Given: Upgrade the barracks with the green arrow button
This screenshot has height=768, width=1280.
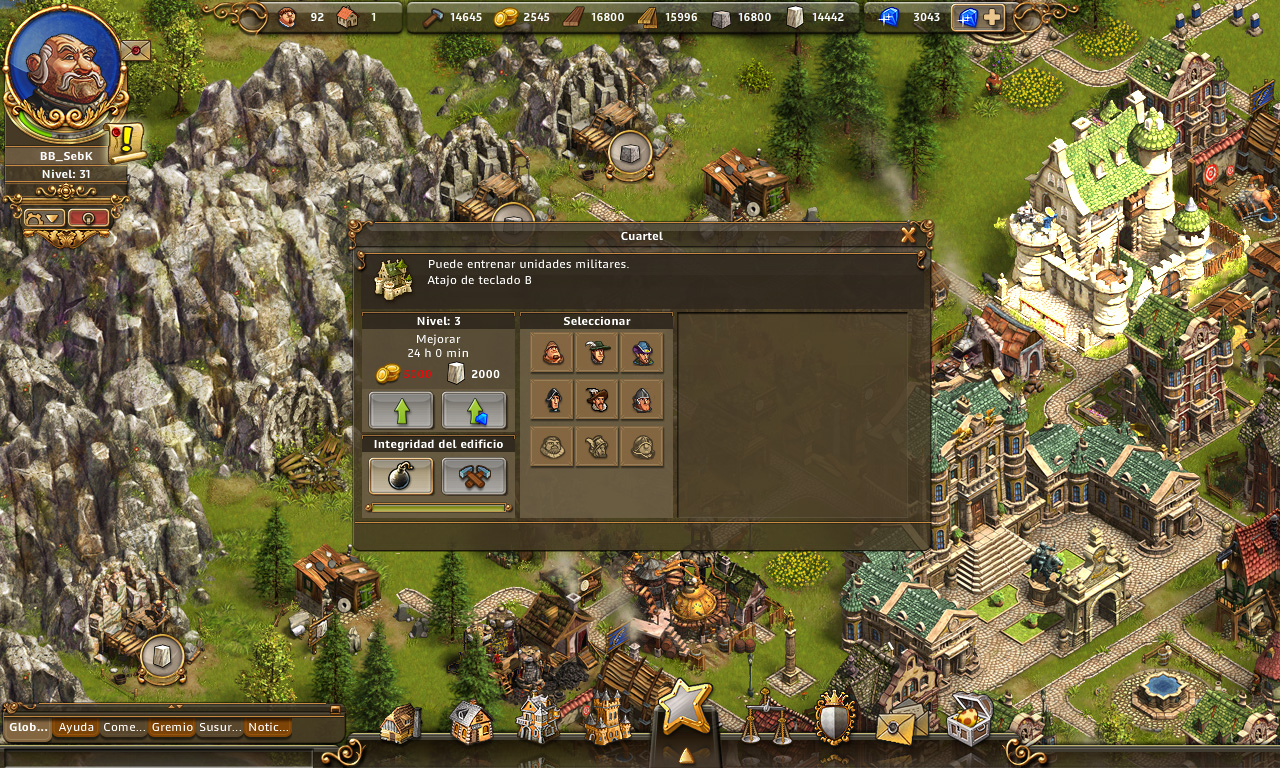Looking at the screenshot, I should (401, 410).
